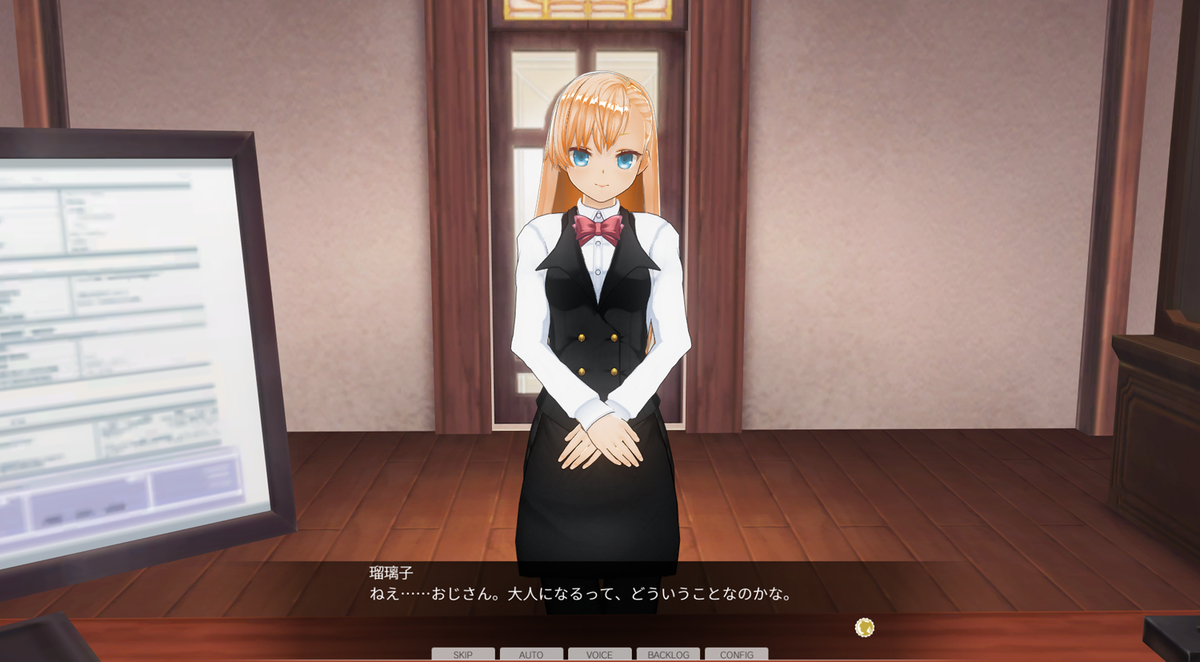Replay the line with VOICE button
The image size is (1200, 662).
coord(599,655)
